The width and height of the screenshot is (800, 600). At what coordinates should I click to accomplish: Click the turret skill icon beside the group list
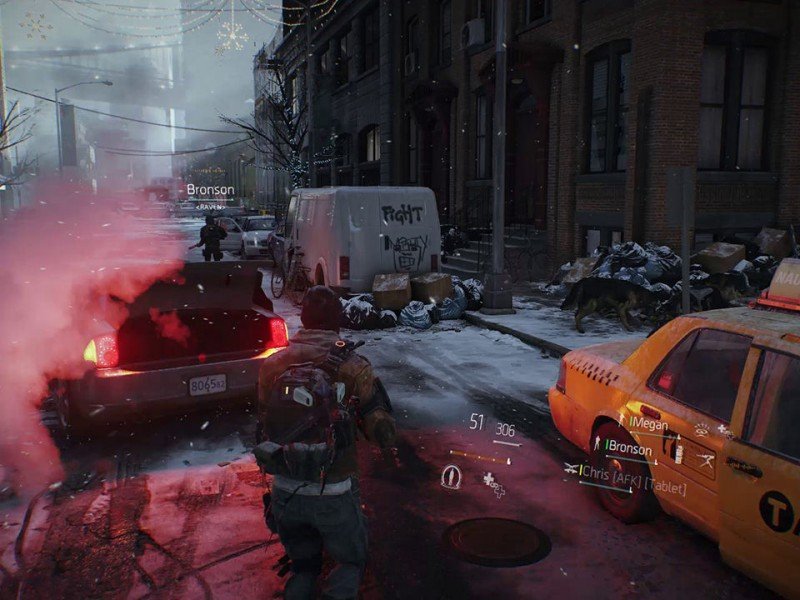click(x=705, y=458)
